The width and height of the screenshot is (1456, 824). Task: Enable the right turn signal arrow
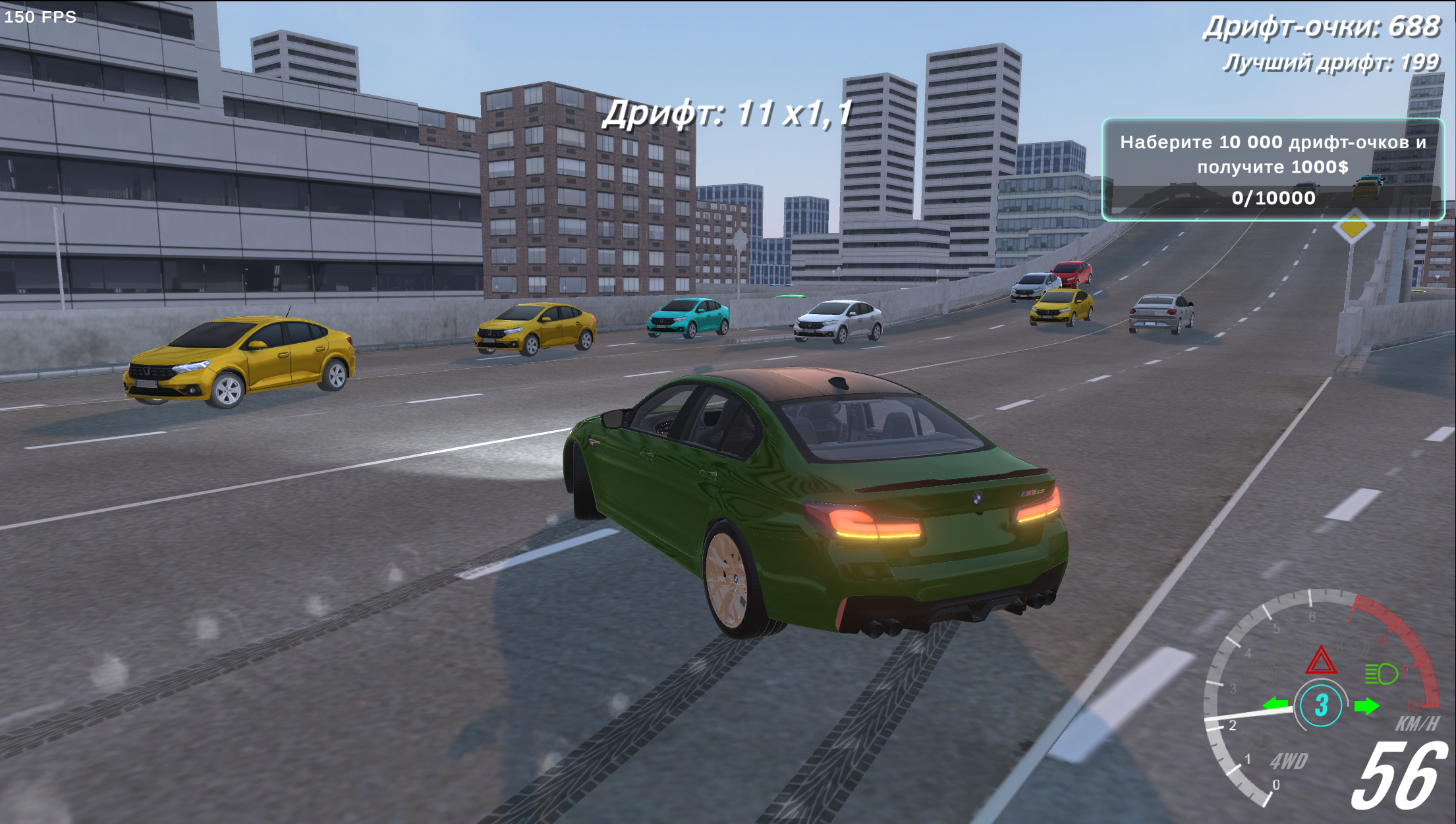(x=1366, y=705)
